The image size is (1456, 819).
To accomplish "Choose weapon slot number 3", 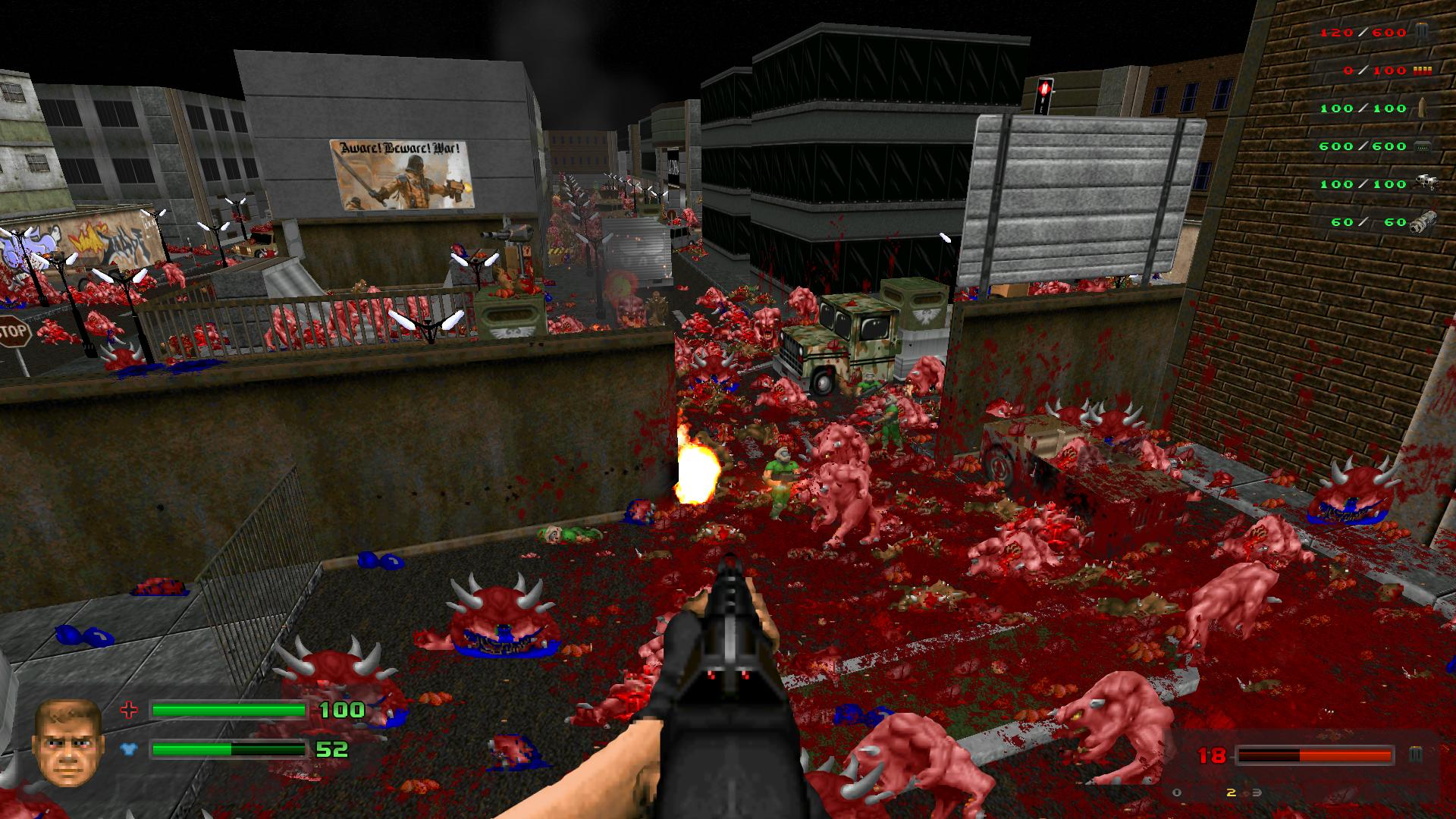I will 1257,793.
